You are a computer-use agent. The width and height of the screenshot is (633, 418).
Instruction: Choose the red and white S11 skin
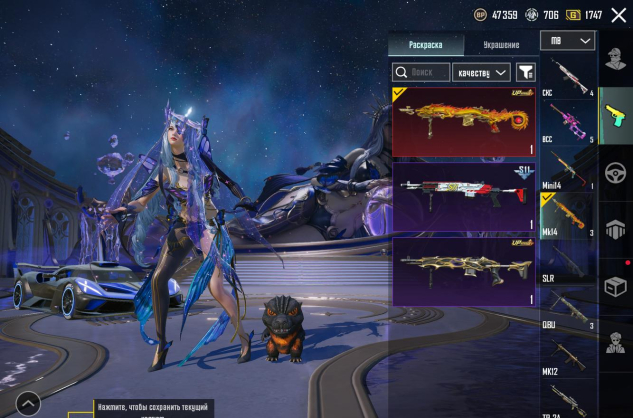[463, 197]
